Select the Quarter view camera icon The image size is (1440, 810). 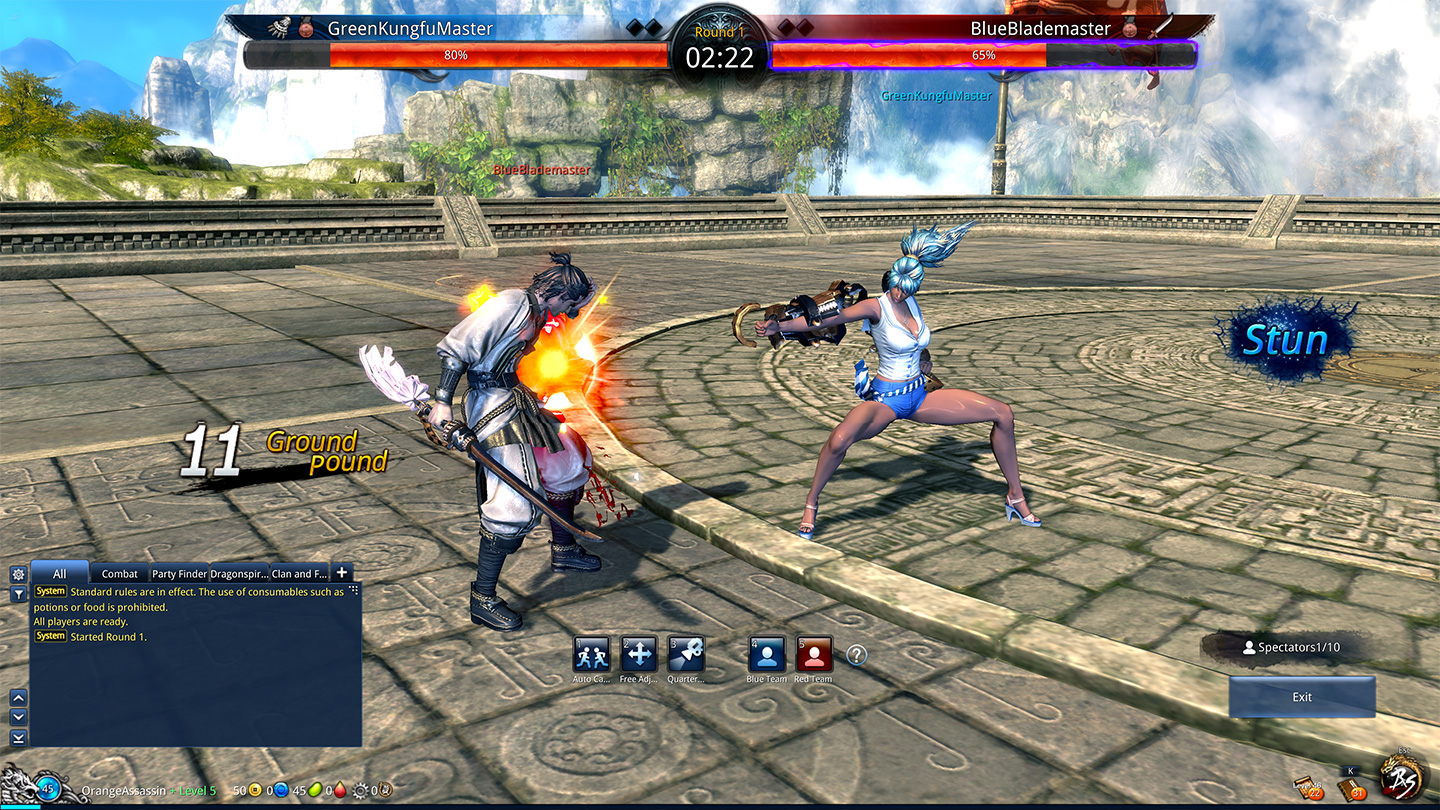point(686,655)
